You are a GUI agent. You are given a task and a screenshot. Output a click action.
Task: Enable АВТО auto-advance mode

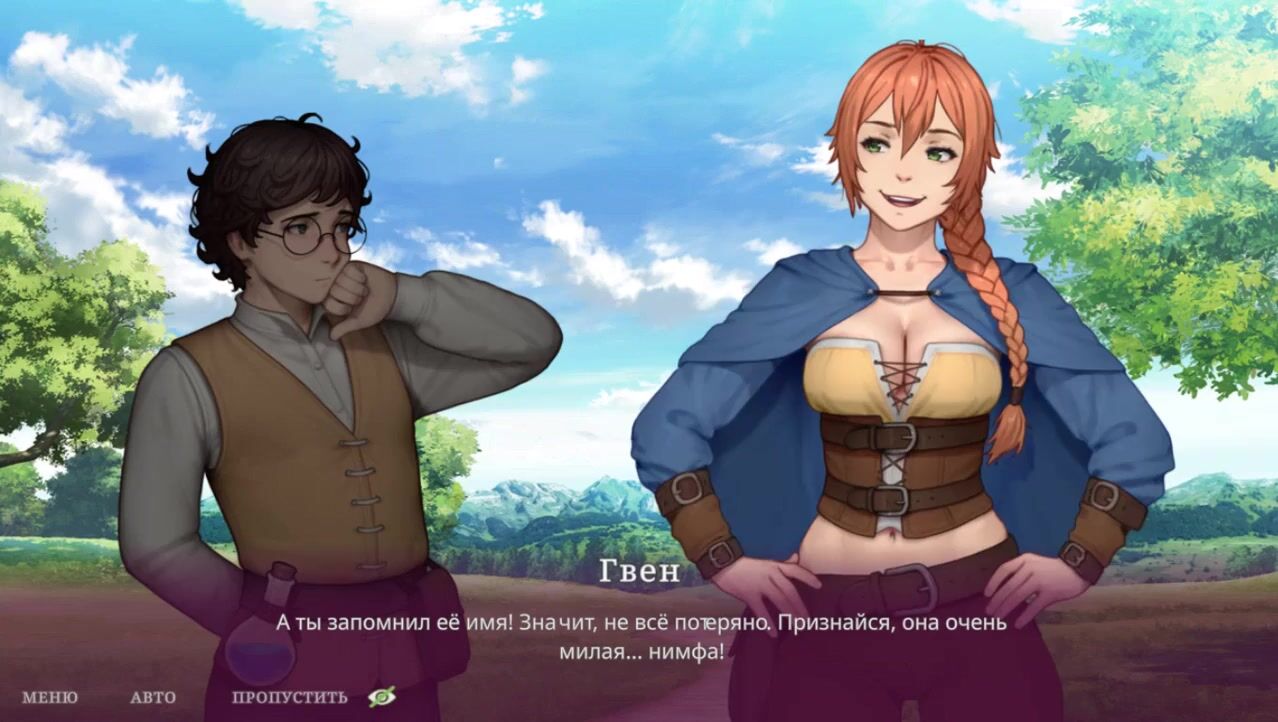click(153, 698)
